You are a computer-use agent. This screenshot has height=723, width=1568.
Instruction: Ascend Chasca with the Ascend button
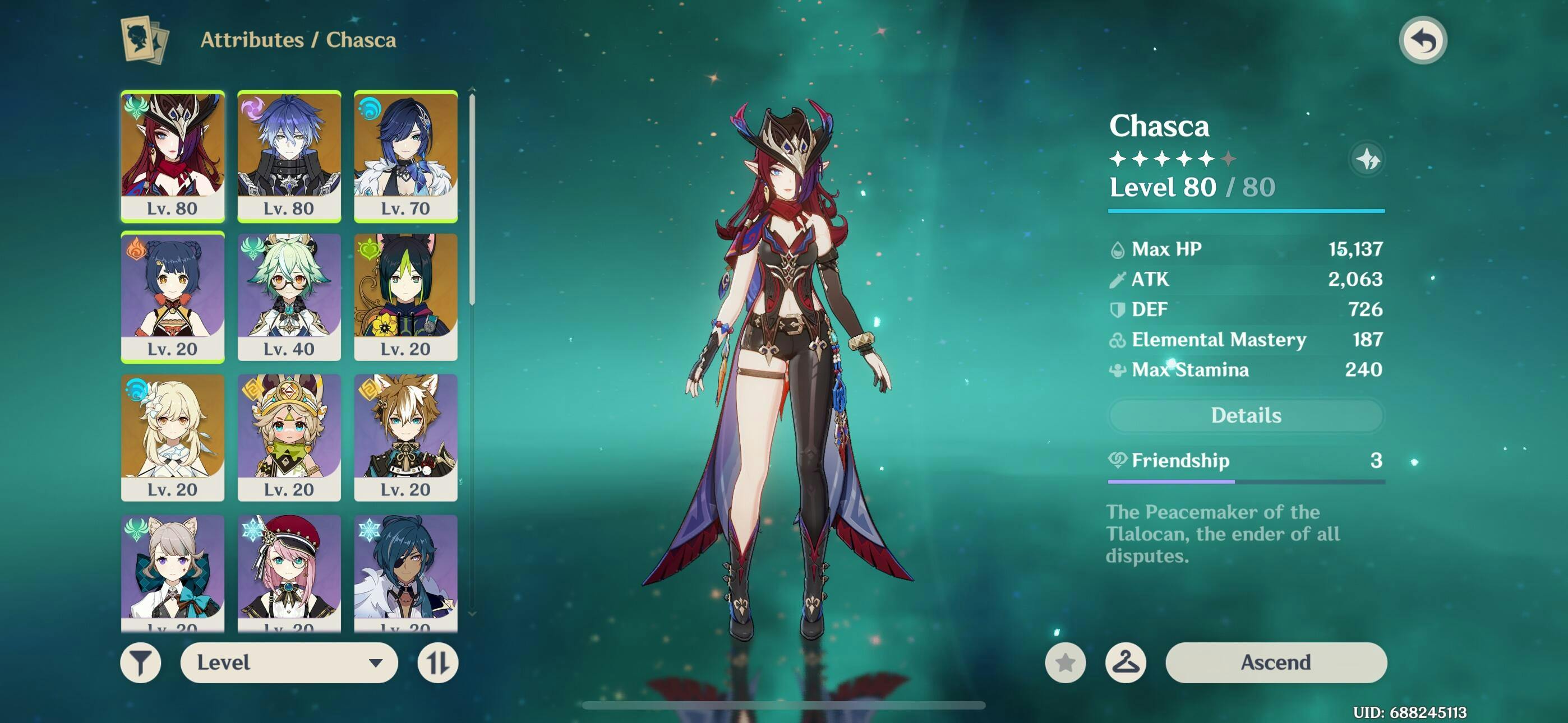pyautogui.click(x=1275, y=662)
